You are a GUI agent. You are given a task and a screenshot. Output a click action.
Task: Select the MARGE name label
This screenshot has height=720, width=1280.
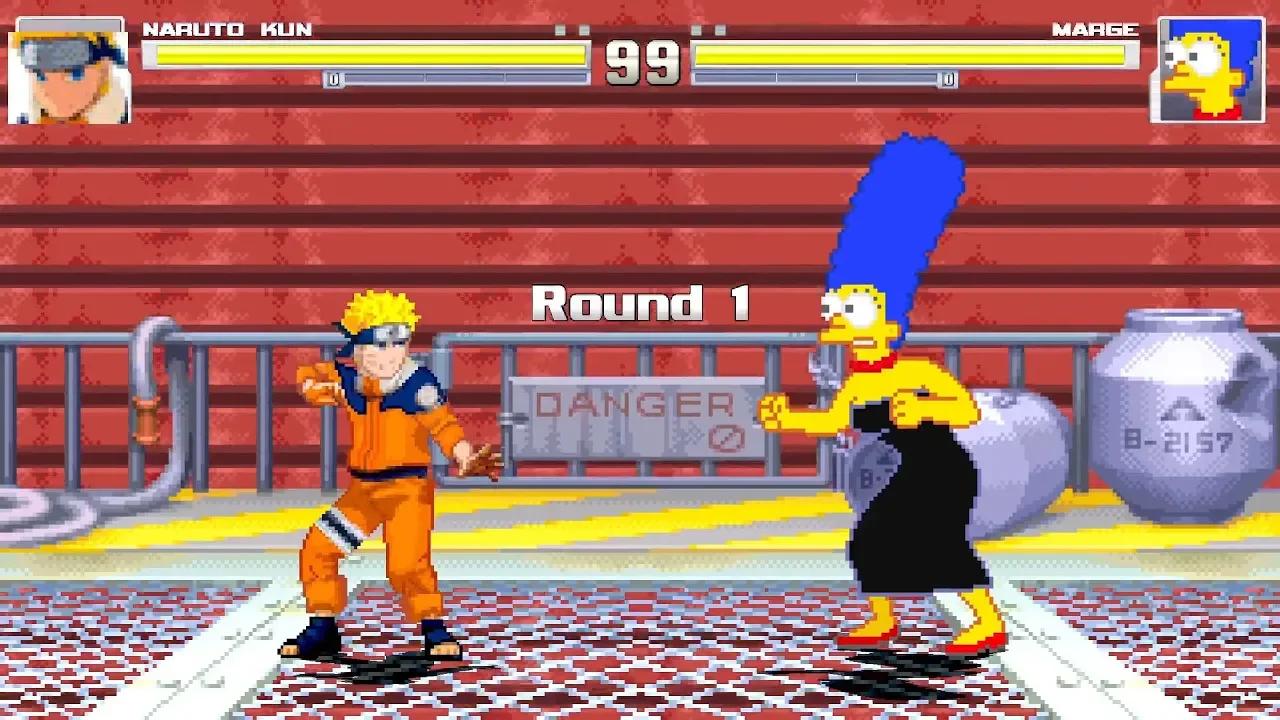coord(1095,30)
